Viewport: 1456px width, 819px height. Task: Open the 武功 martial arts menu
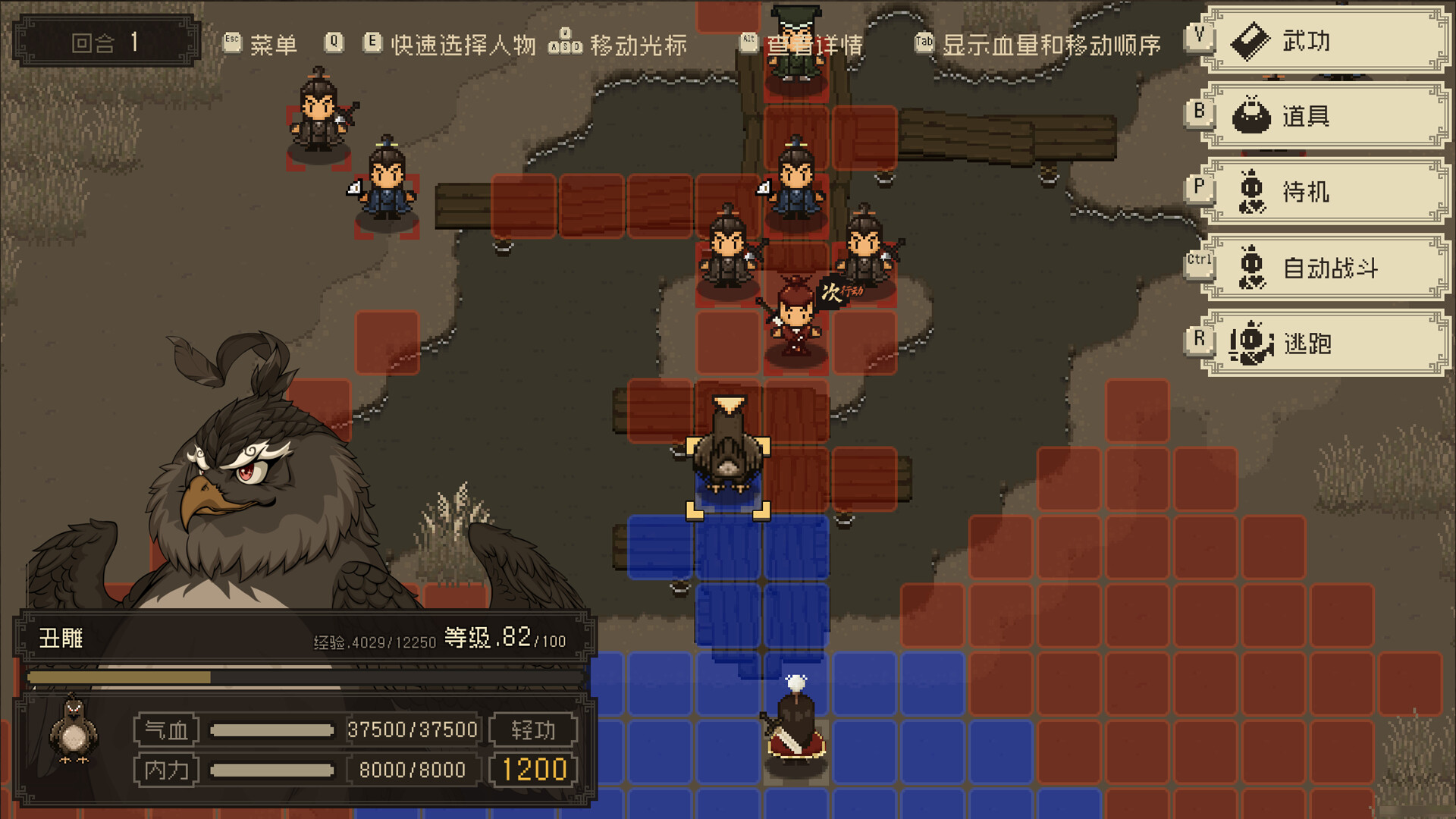pyautogui.click(x=1327, y=41)
